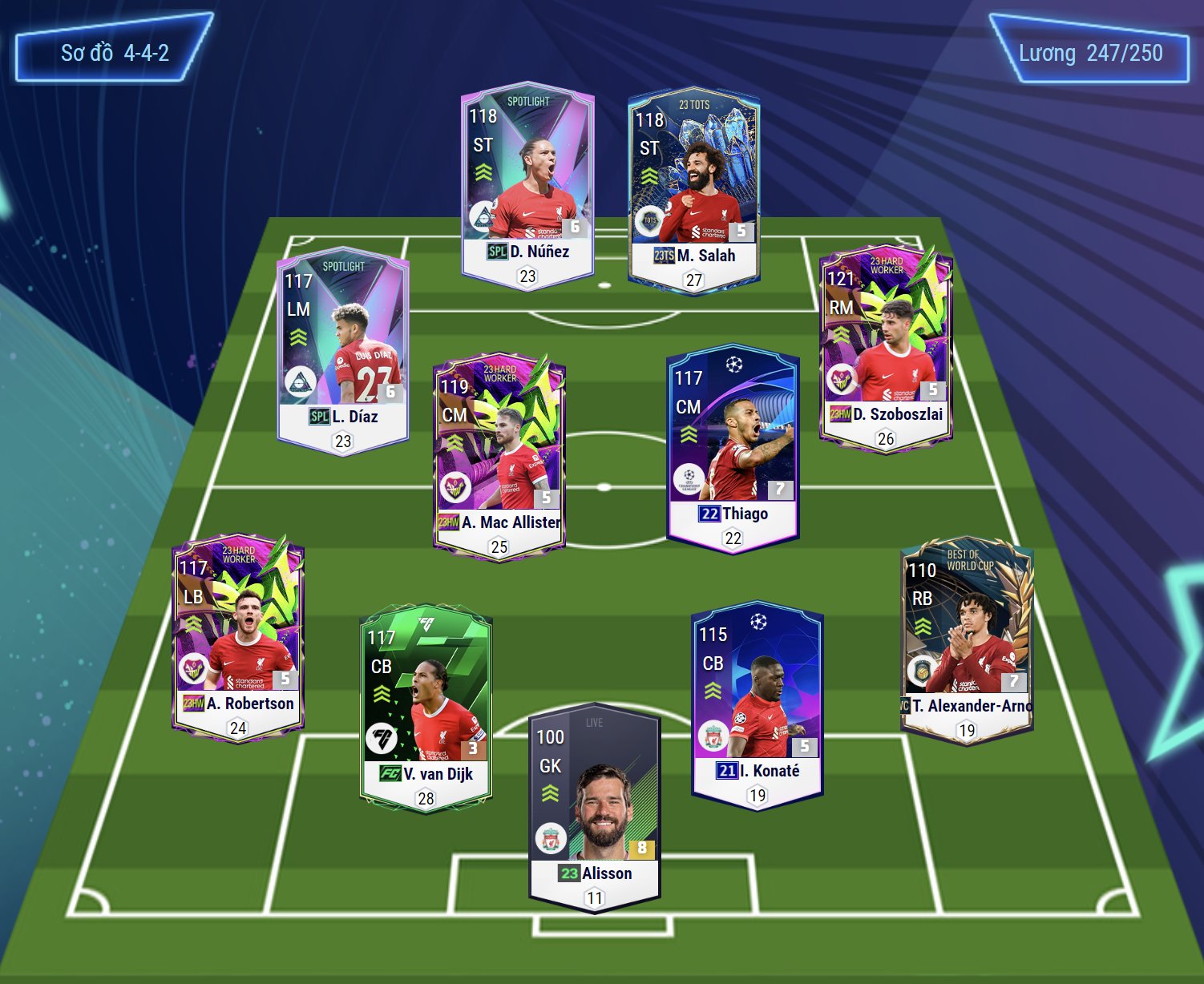Open the 4-4-2 formation selector
This screenshot has width=1204, height=984.
point(115,53)
